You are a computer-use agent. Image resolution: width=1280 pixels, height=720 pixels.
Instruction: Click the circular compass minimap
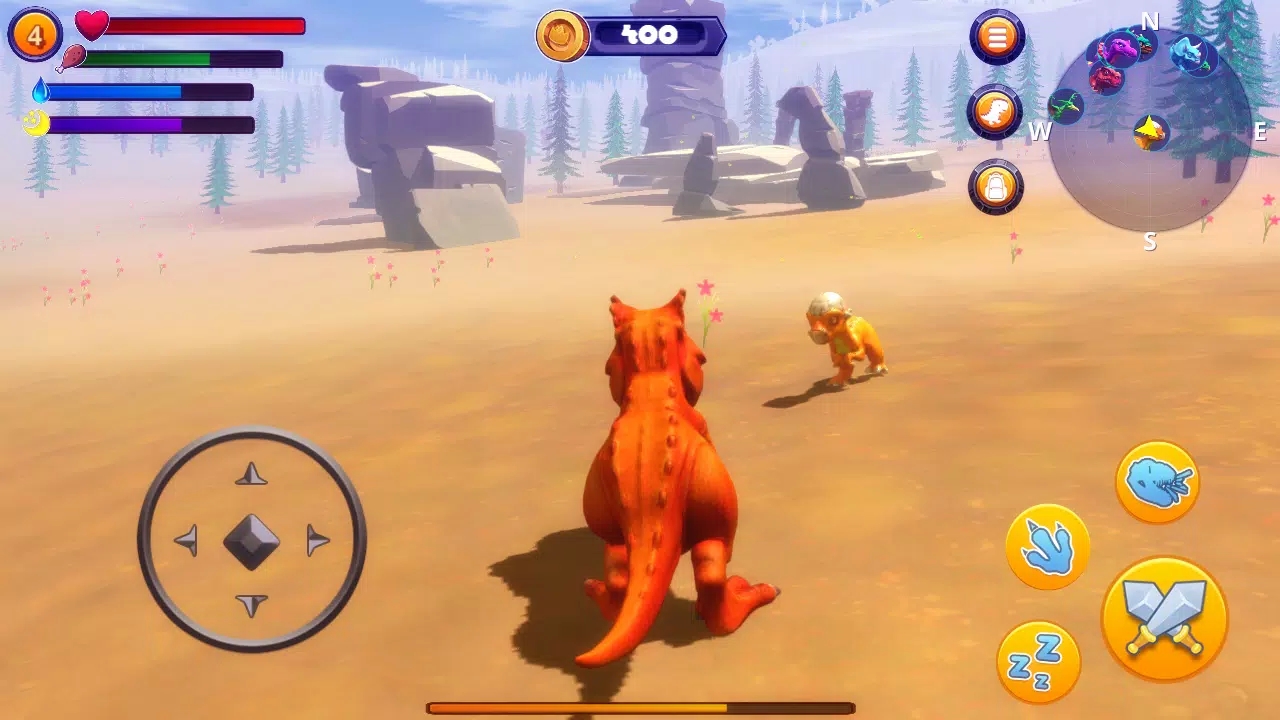point(1149,130)
